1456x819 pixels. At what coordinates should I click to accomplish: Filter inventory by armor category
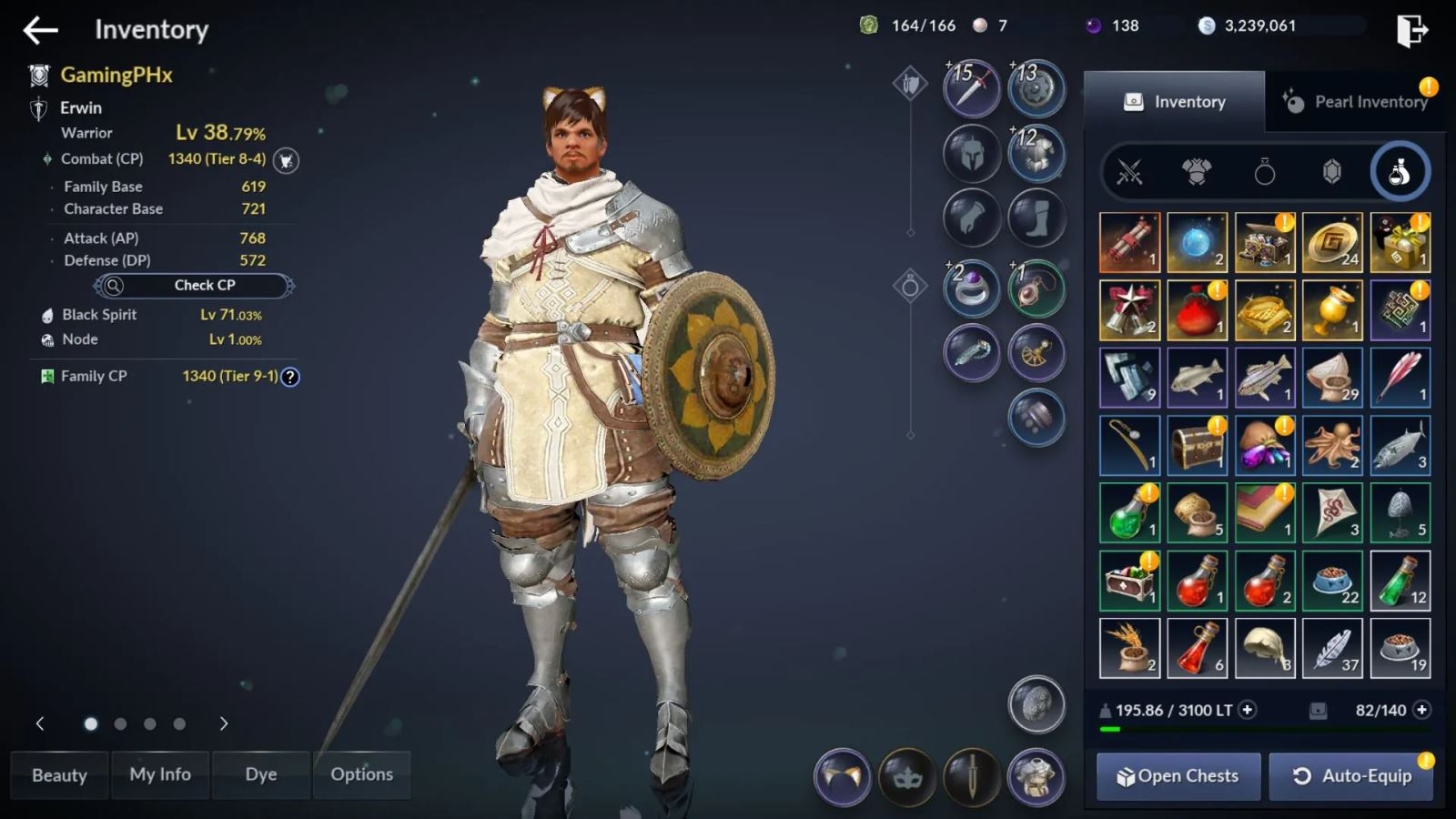(1197, 170)
